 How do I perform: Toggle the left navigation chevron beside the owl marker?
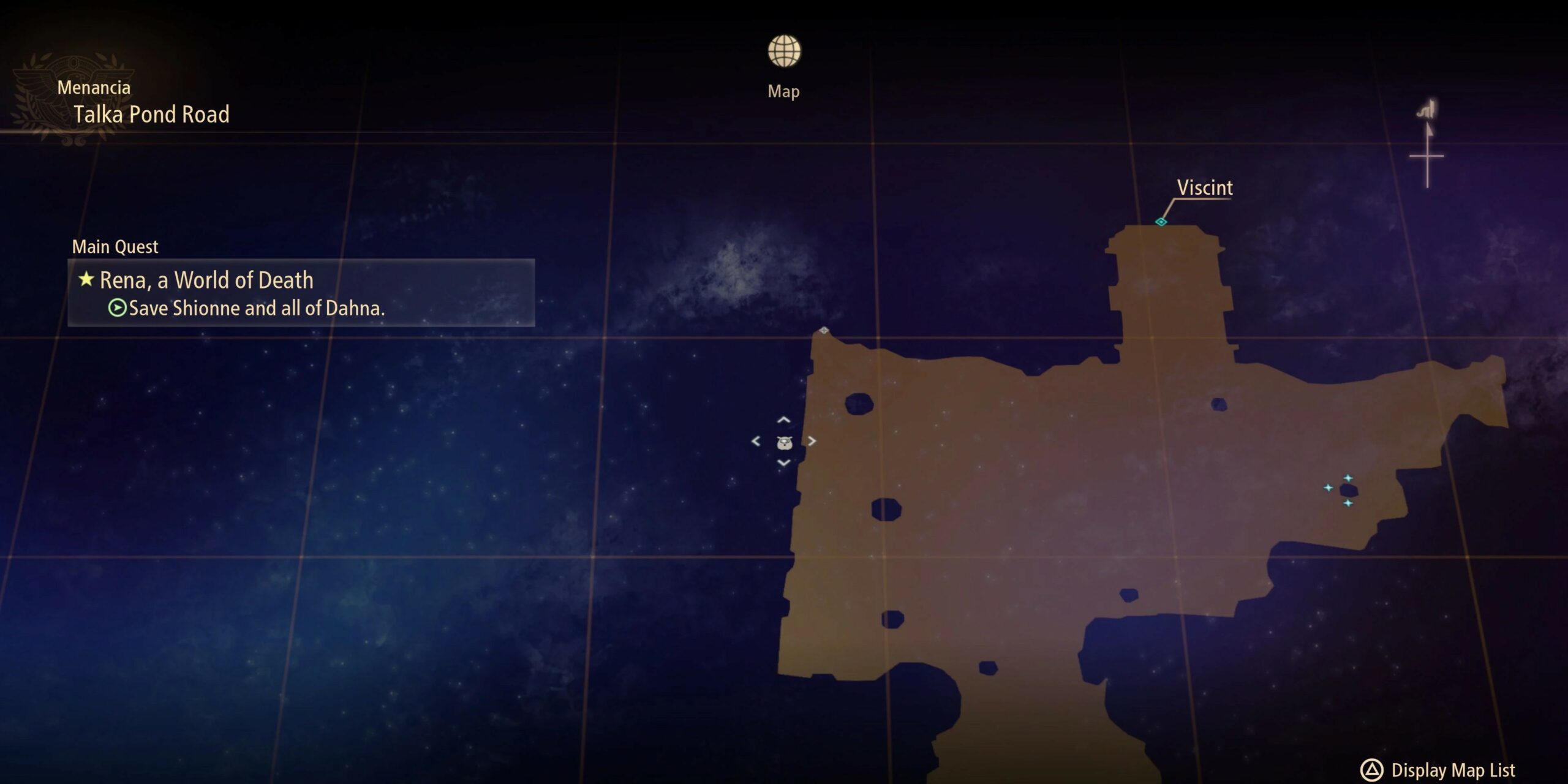pyautogui.click(x=755, y=441)
